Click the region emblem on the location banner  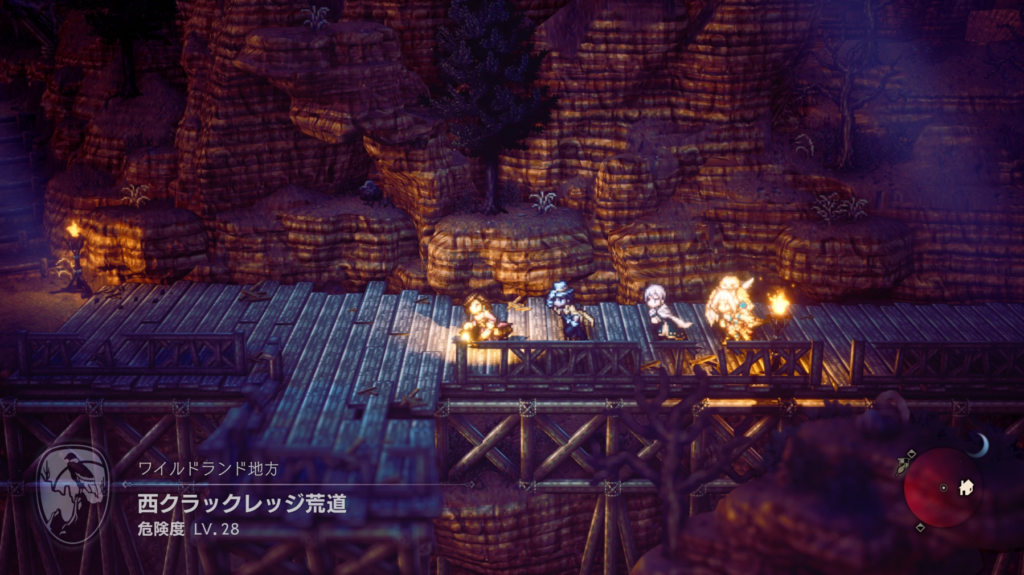pos(72,494)
